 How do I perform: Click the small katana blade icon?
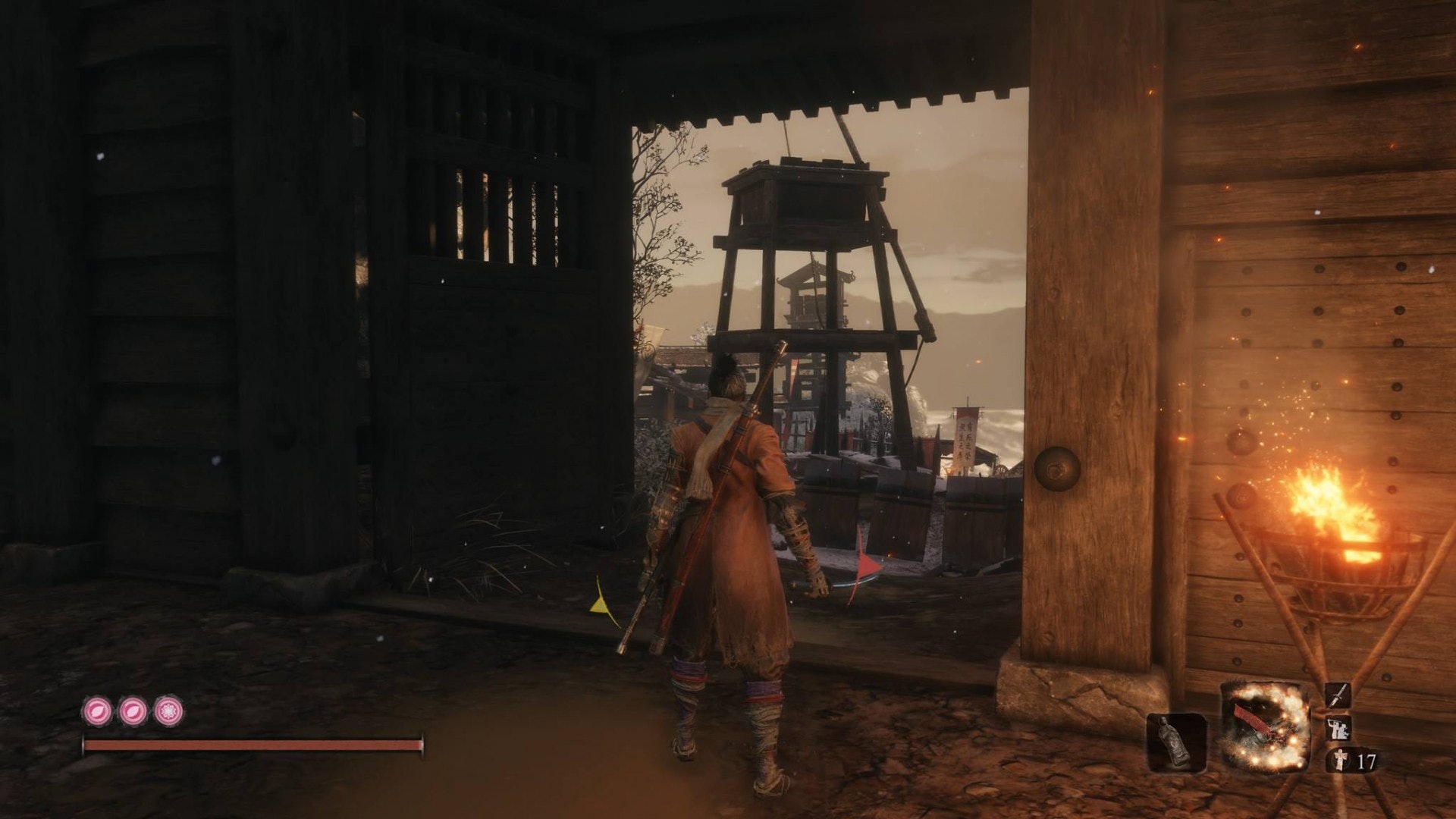click(x=1338, y=695)
